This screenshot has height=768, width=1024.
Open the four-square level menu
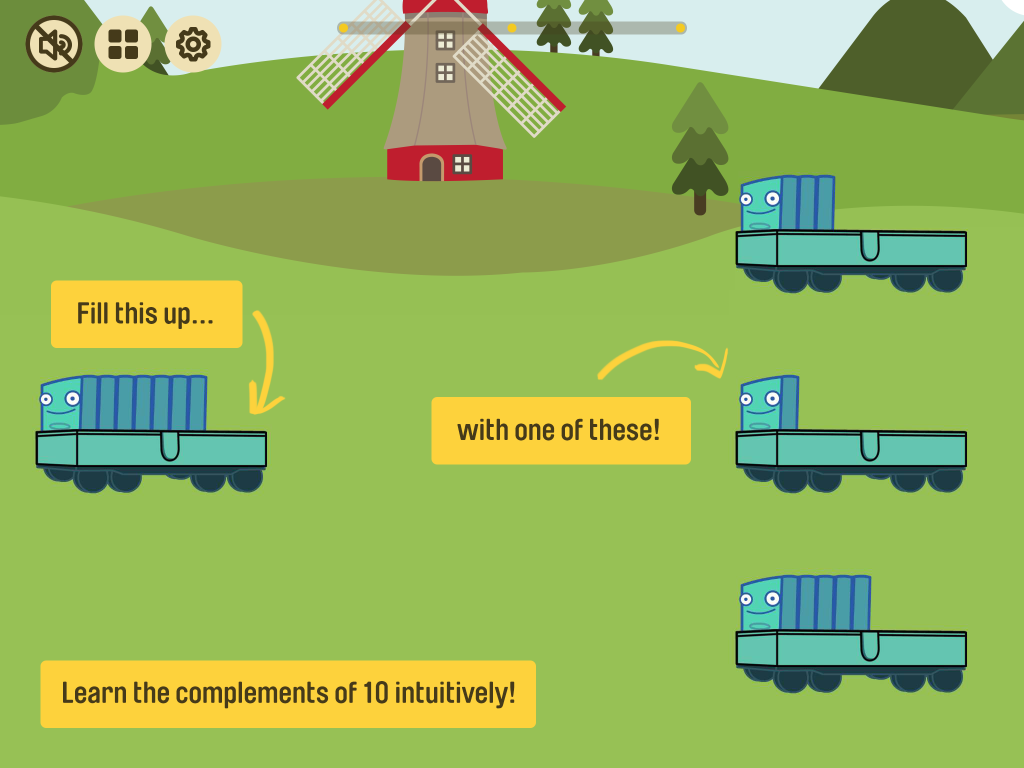pyautogui.click(x=123, y=44)
